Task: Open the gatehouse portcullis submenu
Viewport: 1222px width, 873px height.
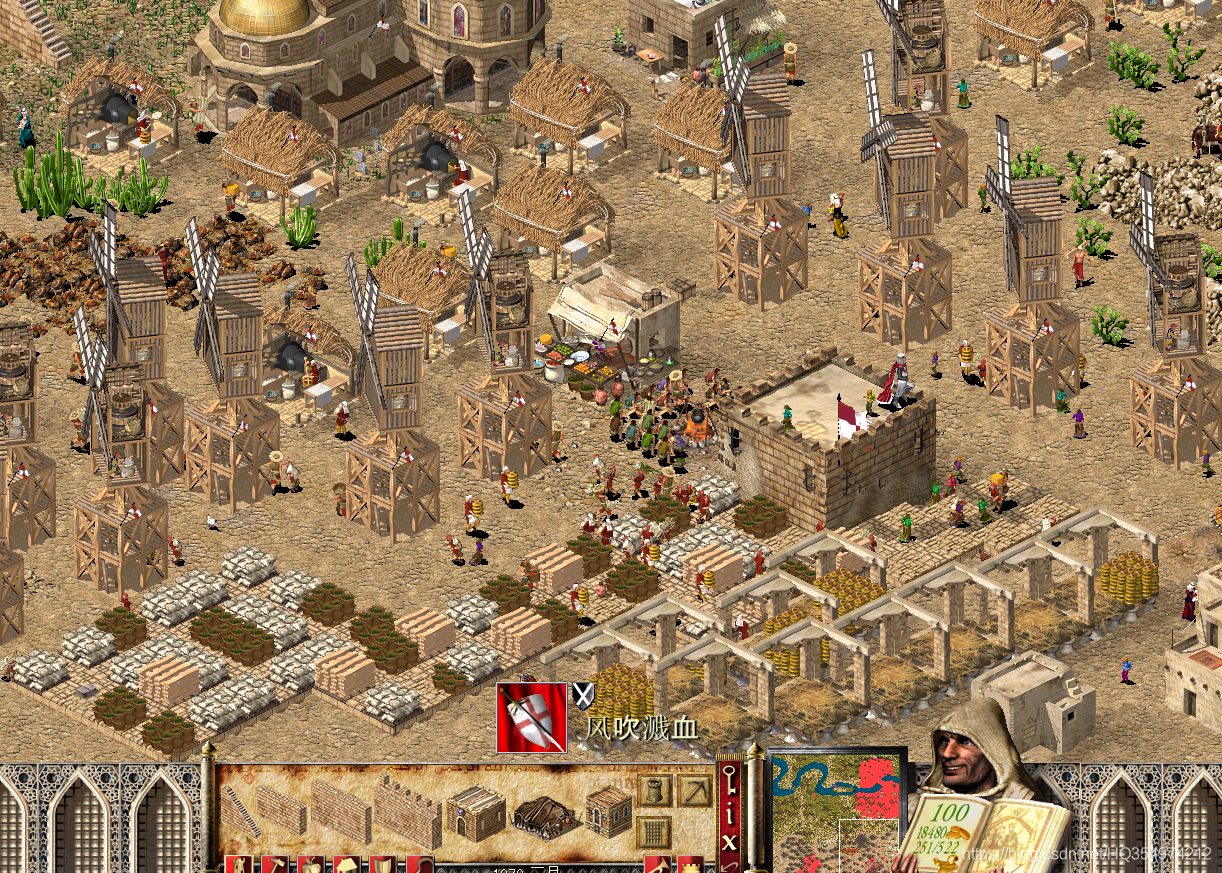Action: pos(655,832)
